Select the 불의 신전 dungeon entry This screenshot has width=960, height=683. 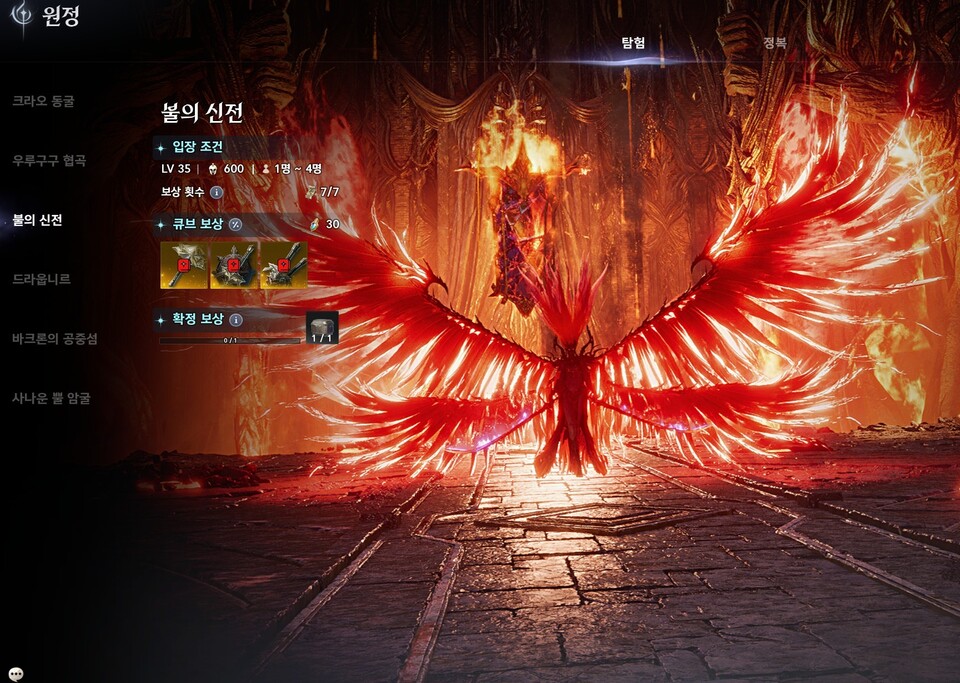37,220
